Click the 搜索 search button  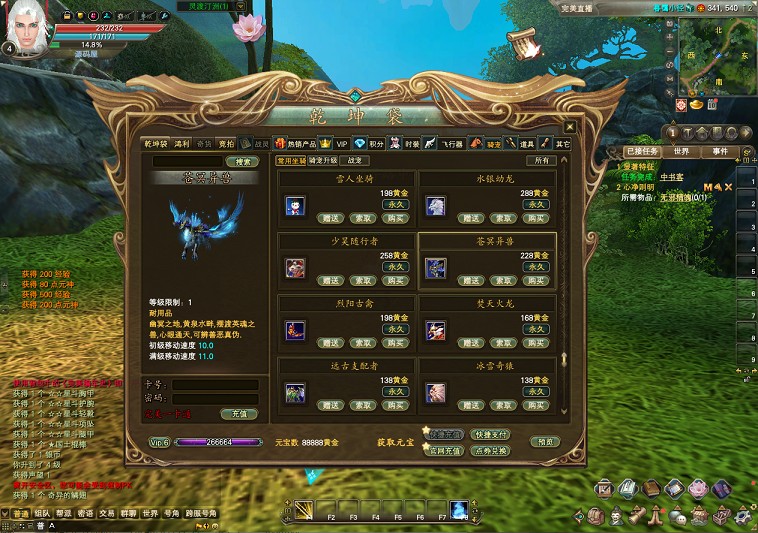(x=241, y=161)
